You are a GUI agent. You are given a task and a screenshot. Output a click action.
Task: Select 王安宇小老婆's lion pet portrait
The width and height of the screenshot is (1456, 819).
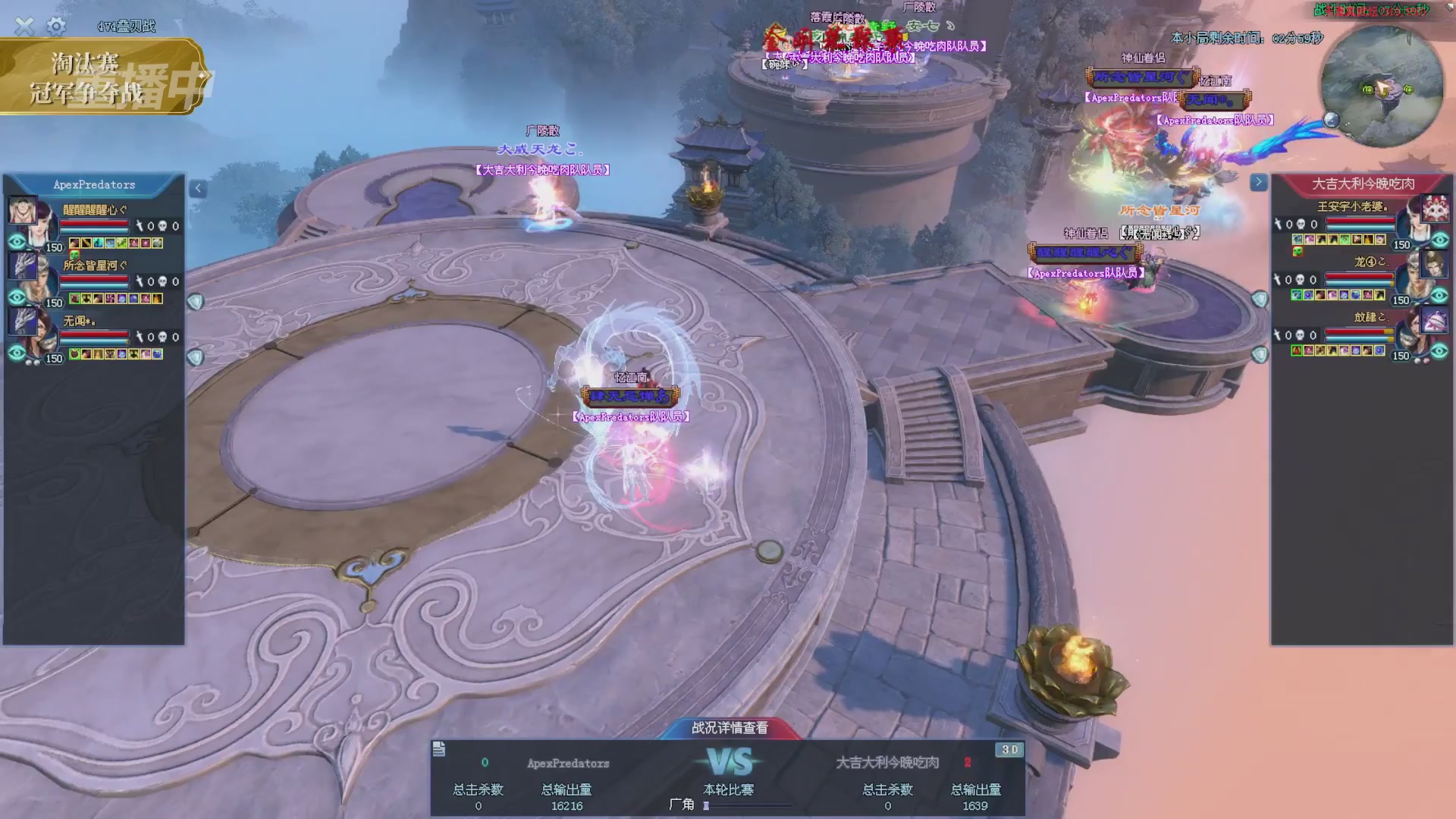[1434, 208]
